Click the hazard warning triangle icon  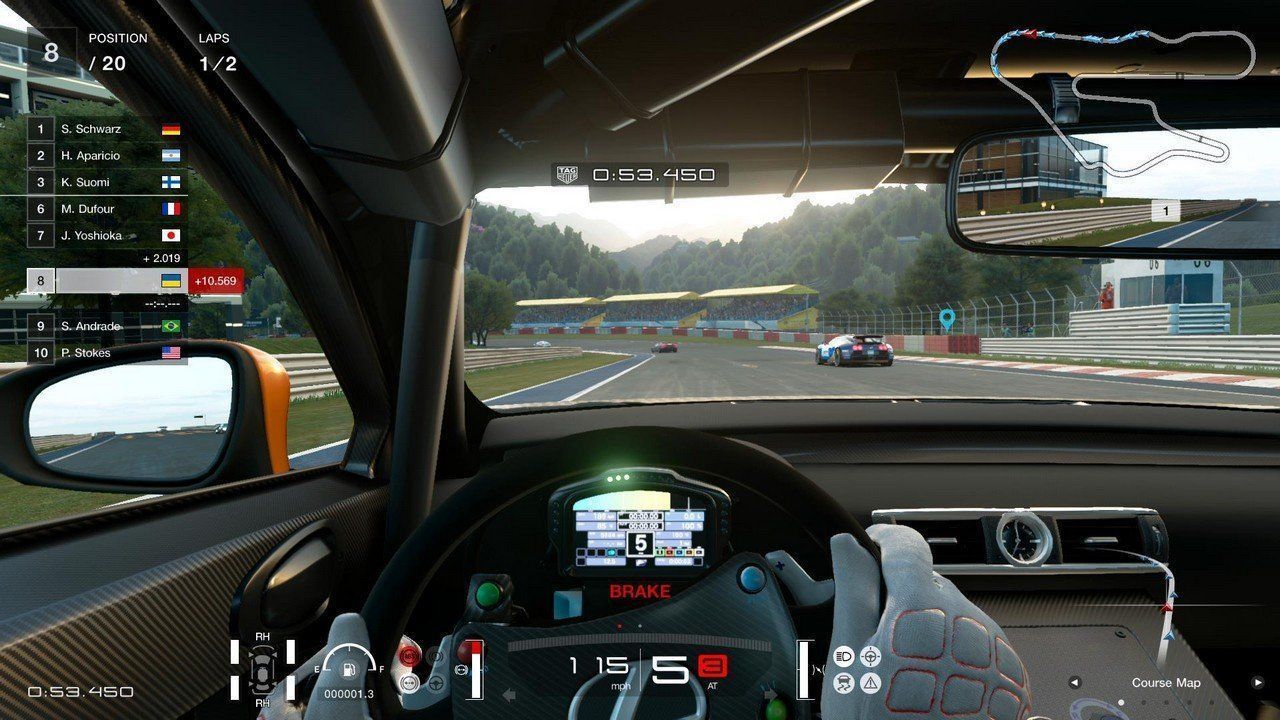click(x=870, y=683)
